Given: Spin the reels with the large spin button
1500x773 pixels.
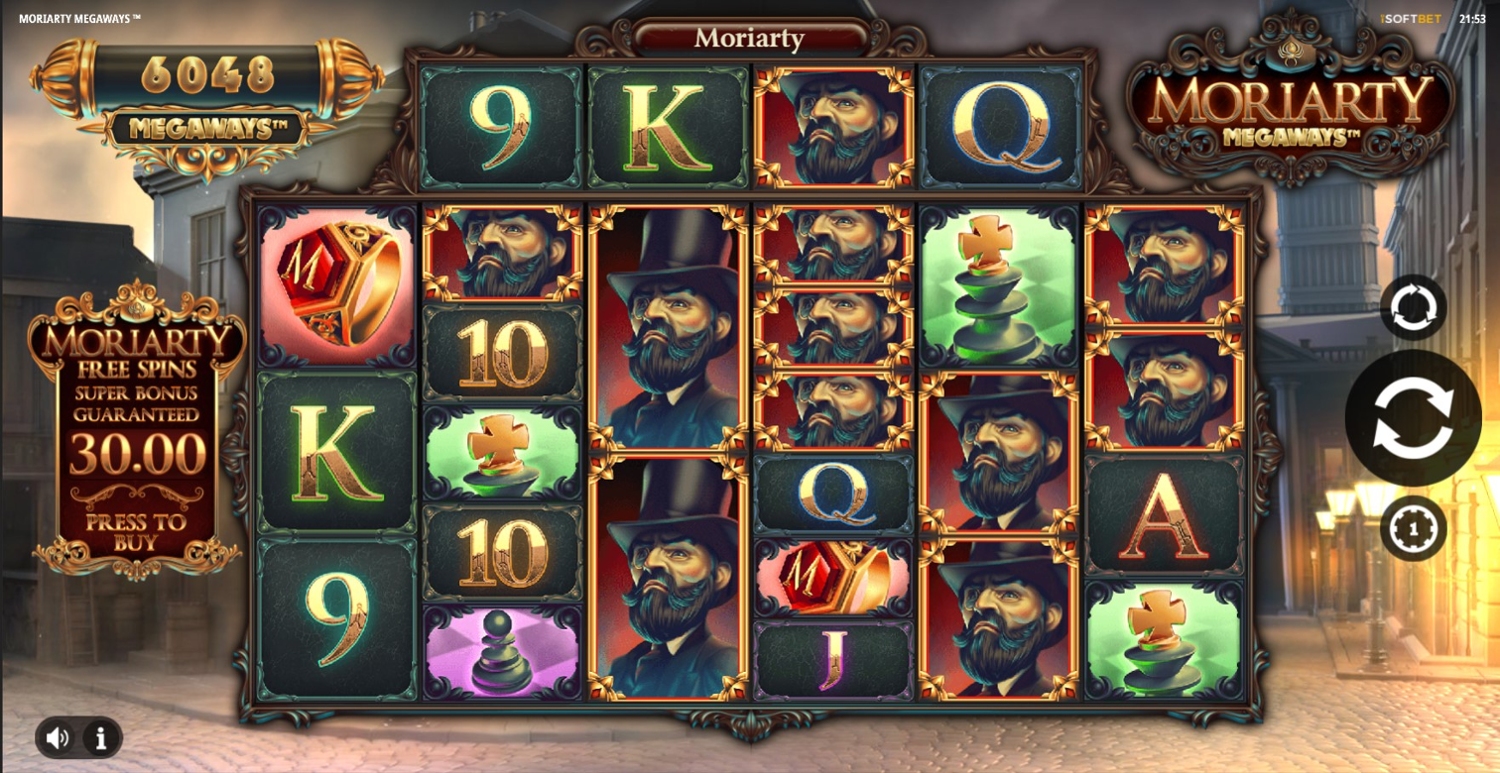Looking at the screenshot, I should [x=1412, y=419].
